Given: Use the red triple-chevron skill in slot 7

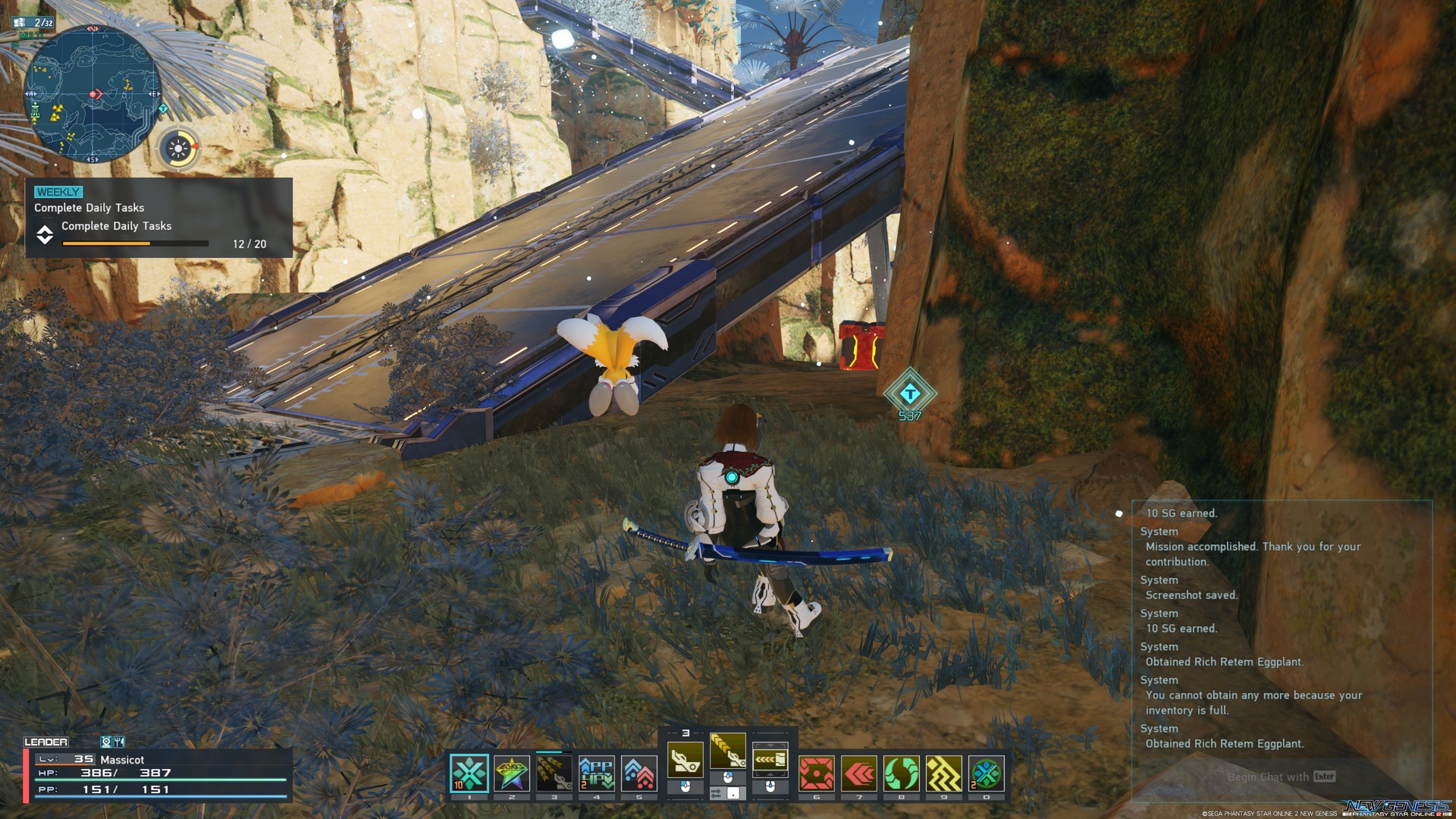Looking at the screenshot, I should pos(859,774).
